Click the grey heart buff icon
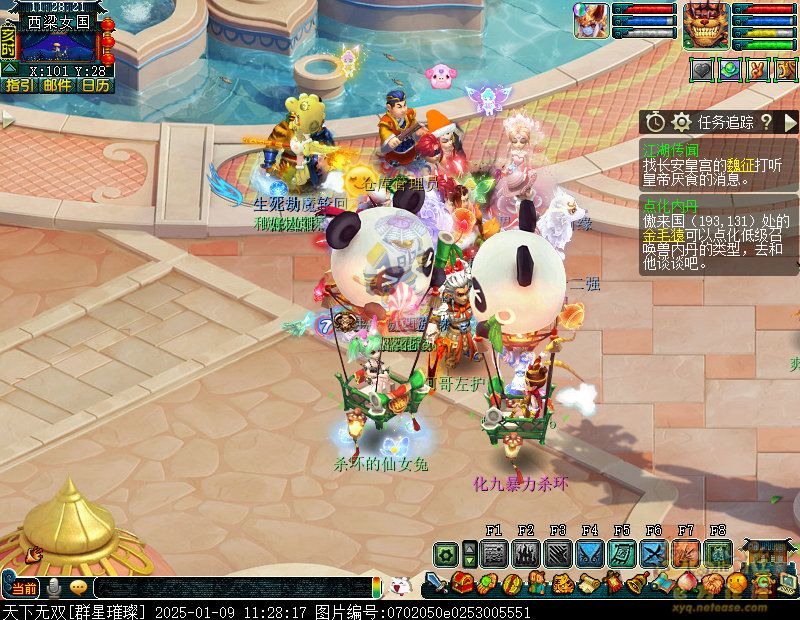Viewport: 800px width, 620px height. point(703,71)
